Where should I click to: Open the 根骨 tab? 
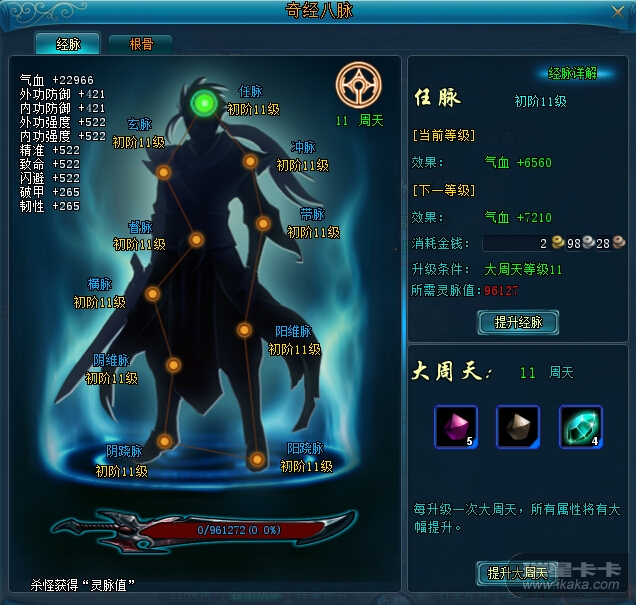coord(140,44)
